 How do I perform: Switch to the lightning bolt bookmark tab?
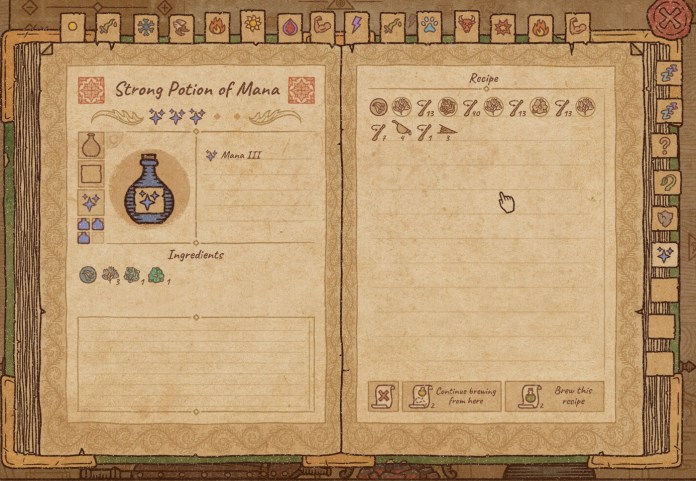click(358, 26)
